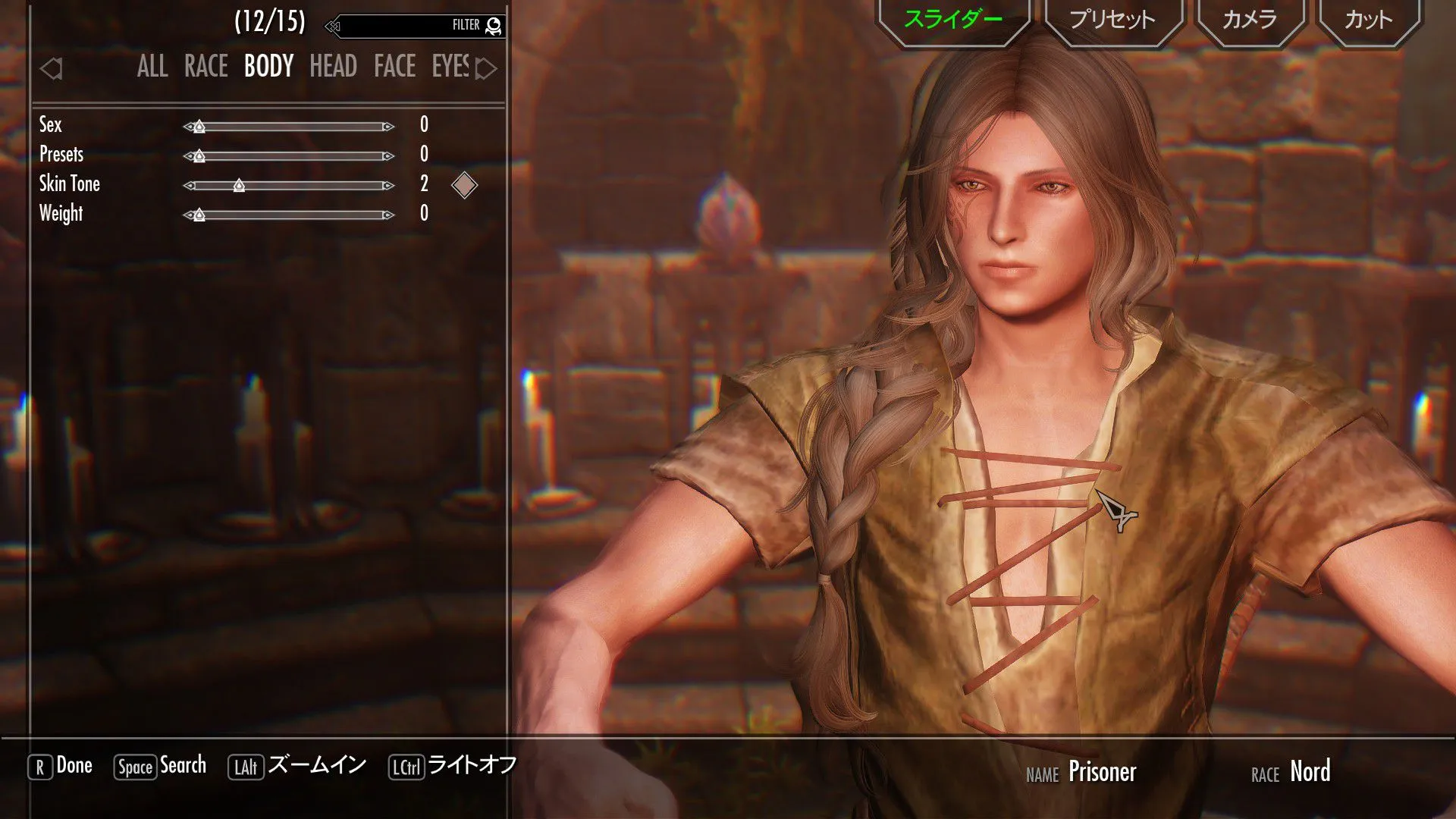Viewport: 1456px width, 819px height.
Task: Switch to the RACE category
Action: (206, 67)
